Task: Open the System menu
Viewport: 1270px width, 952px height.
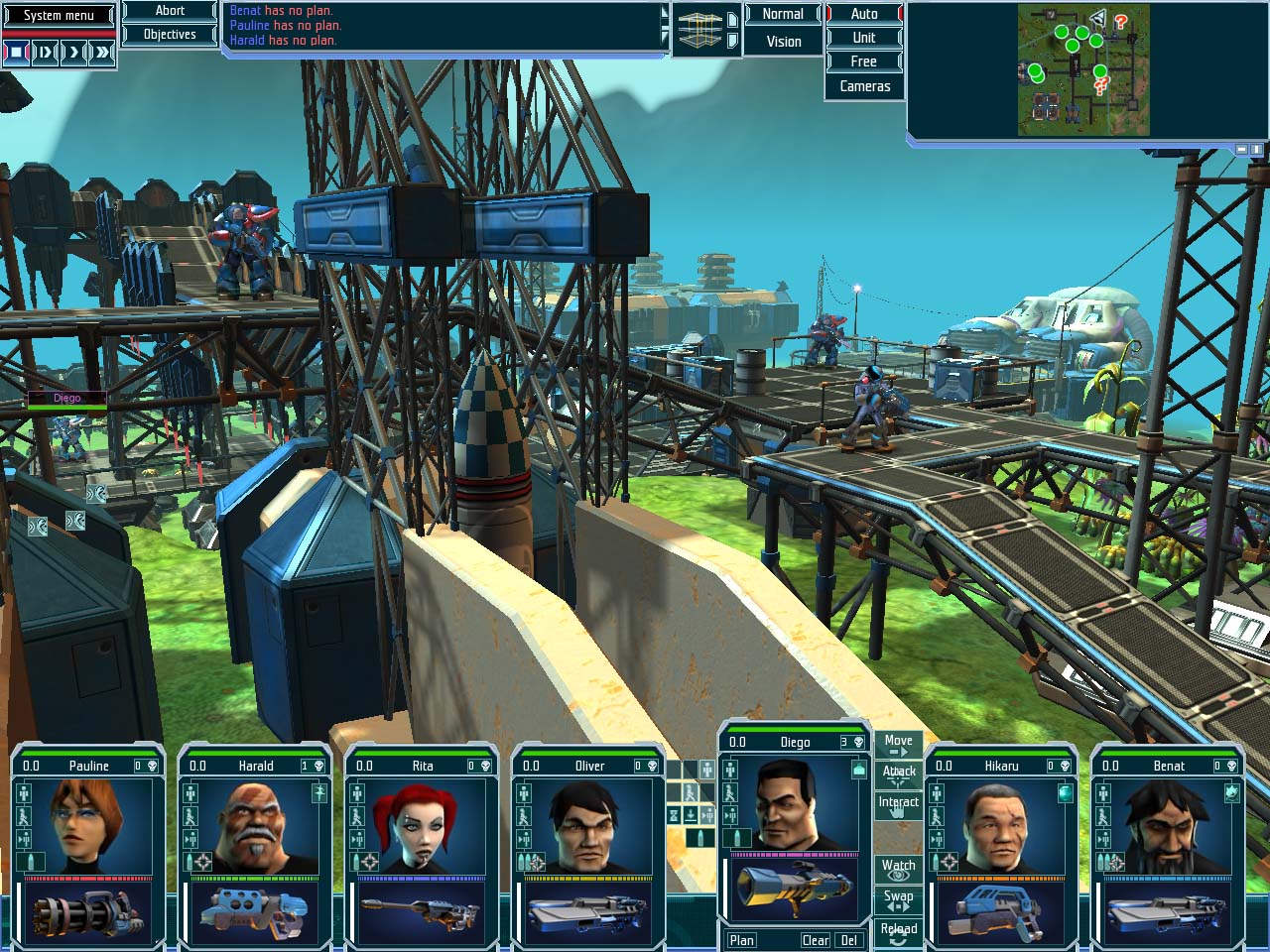Action: coord(59,15)
